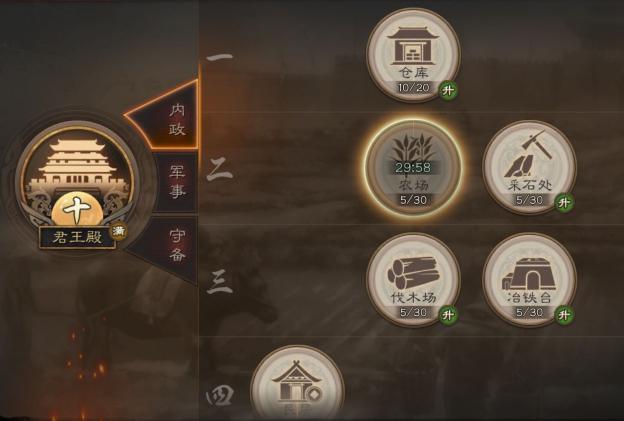Select the 冶铁台 iron smelter
The image size is (624, 421).
click(x=529, y=279)
